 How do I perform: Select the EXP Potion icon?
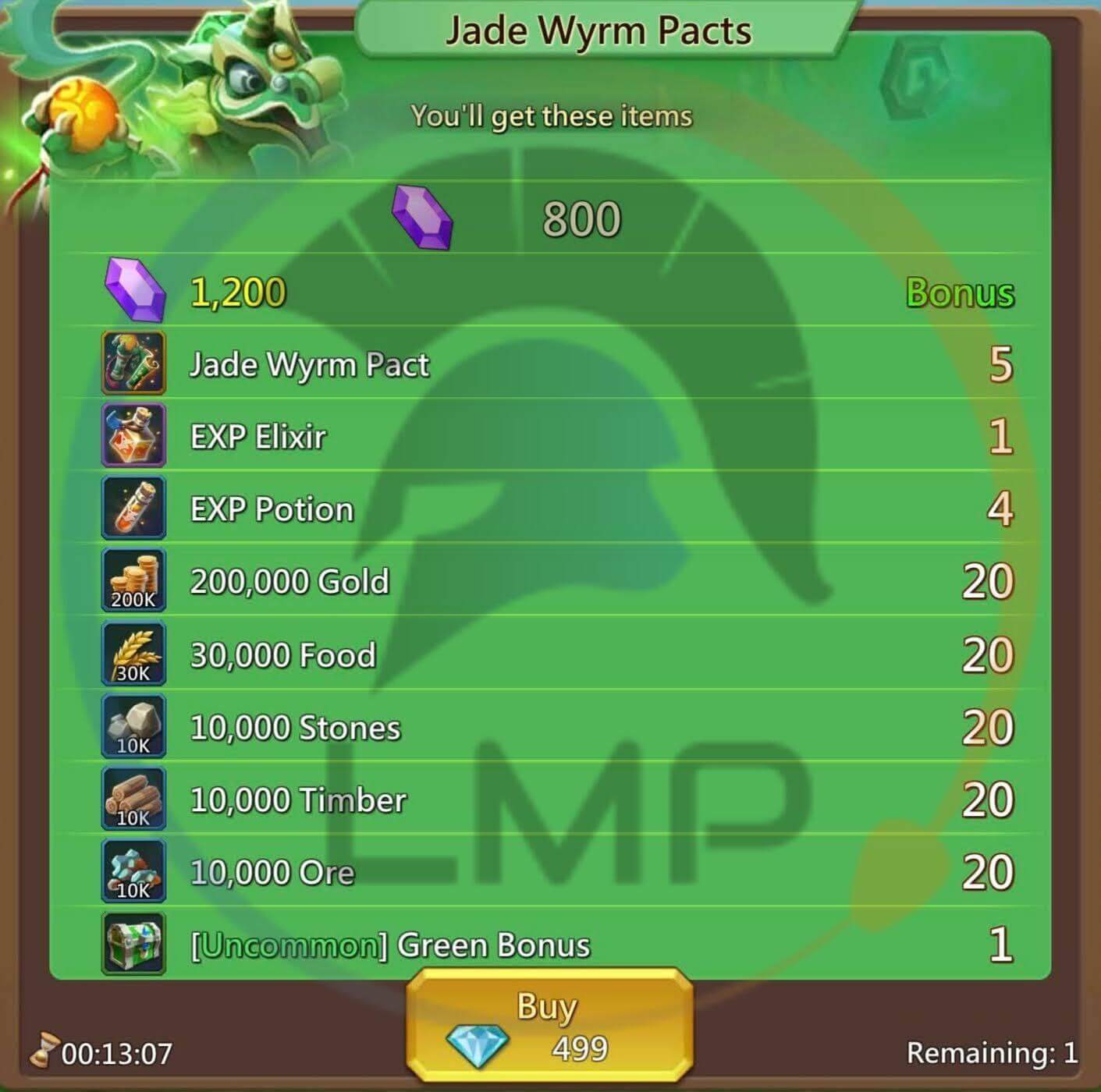[133, 509]
